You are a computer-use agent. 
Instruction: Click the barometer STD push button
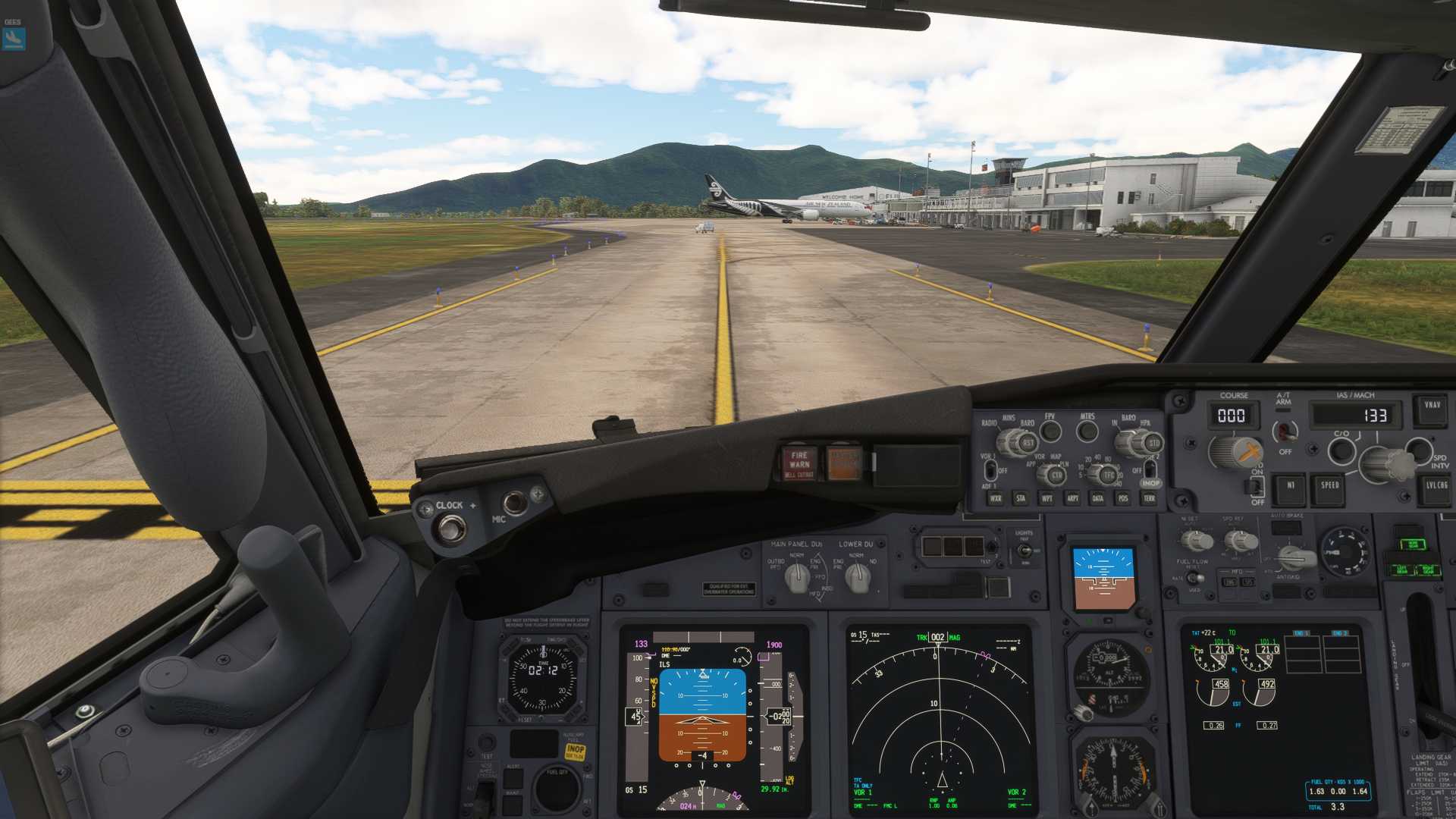1153,443
